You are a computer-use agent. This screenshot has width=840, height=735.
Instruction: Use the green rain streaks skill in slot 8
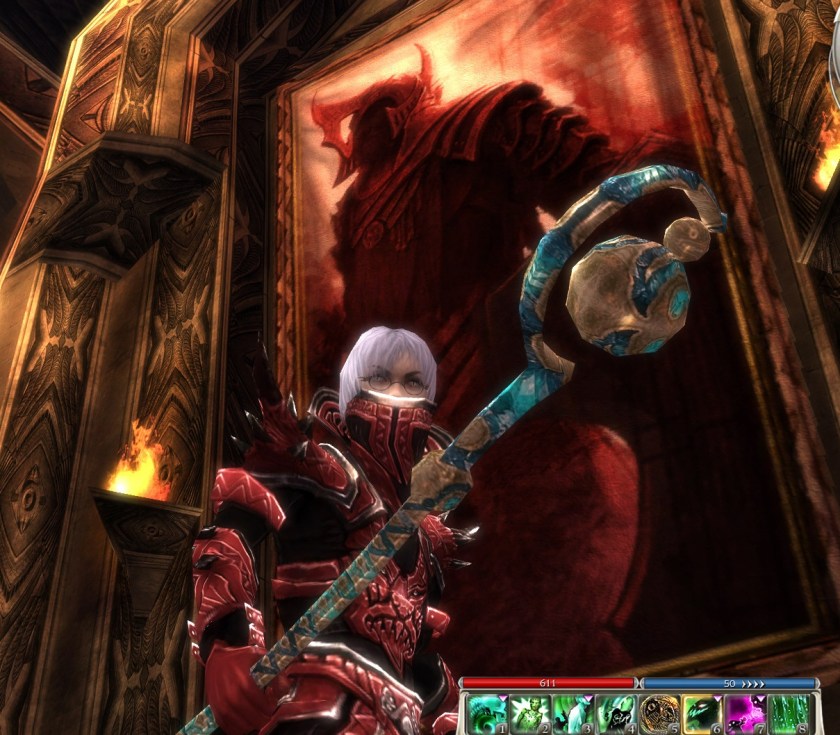[x=789, y=714]
